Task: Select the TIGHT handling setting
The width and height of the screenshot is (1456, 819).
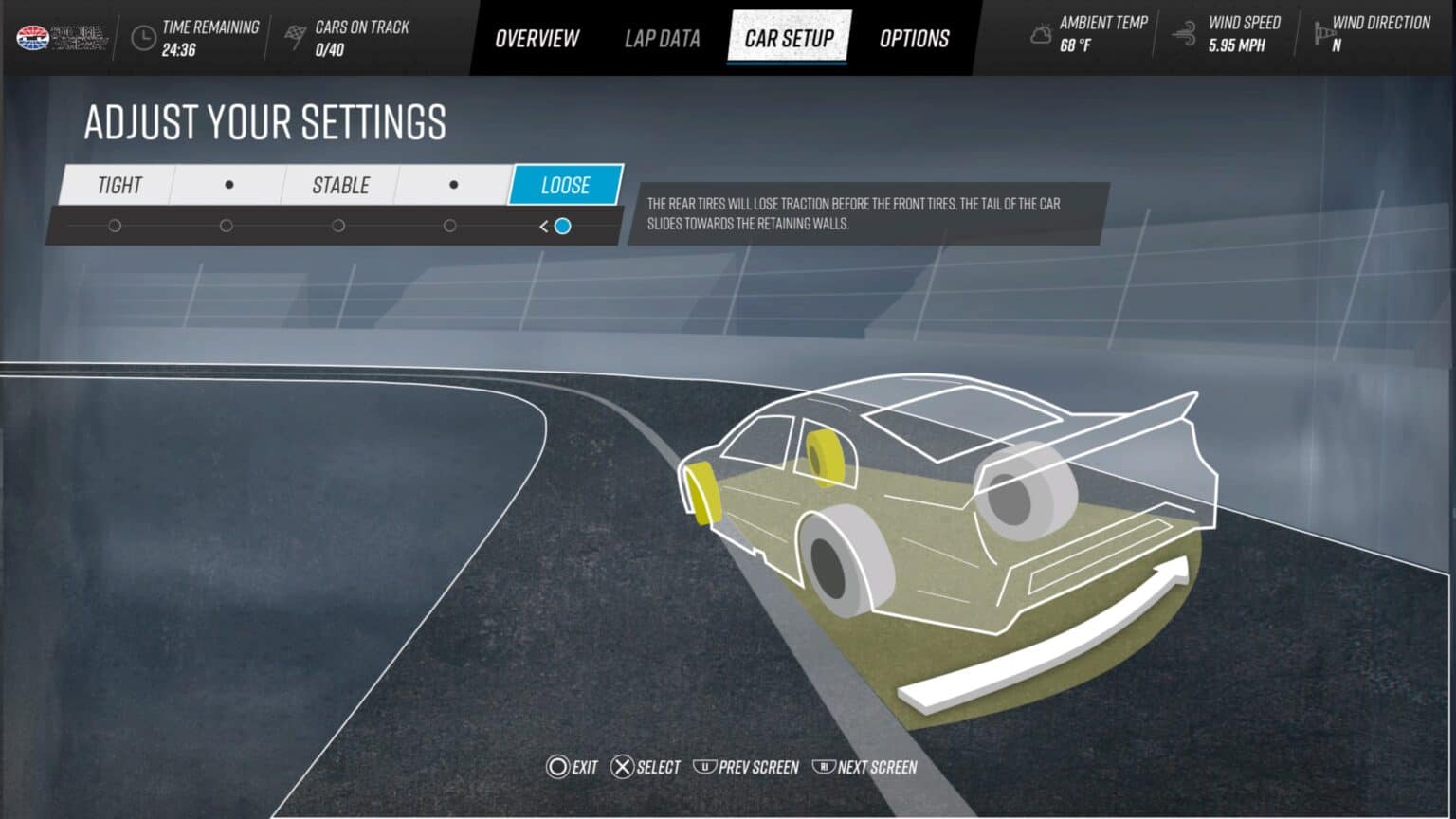Action: pyautogui.click(x=118, y=185)
